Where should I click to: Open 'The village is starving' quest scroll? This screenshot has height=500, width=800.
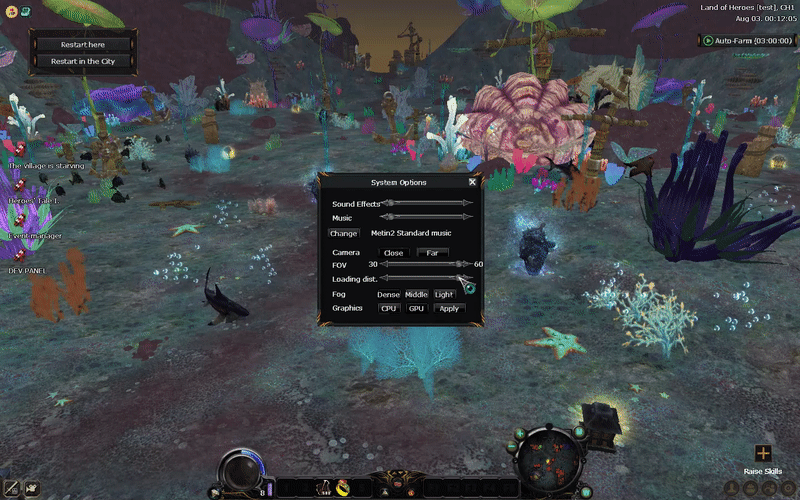pos(17,152)
